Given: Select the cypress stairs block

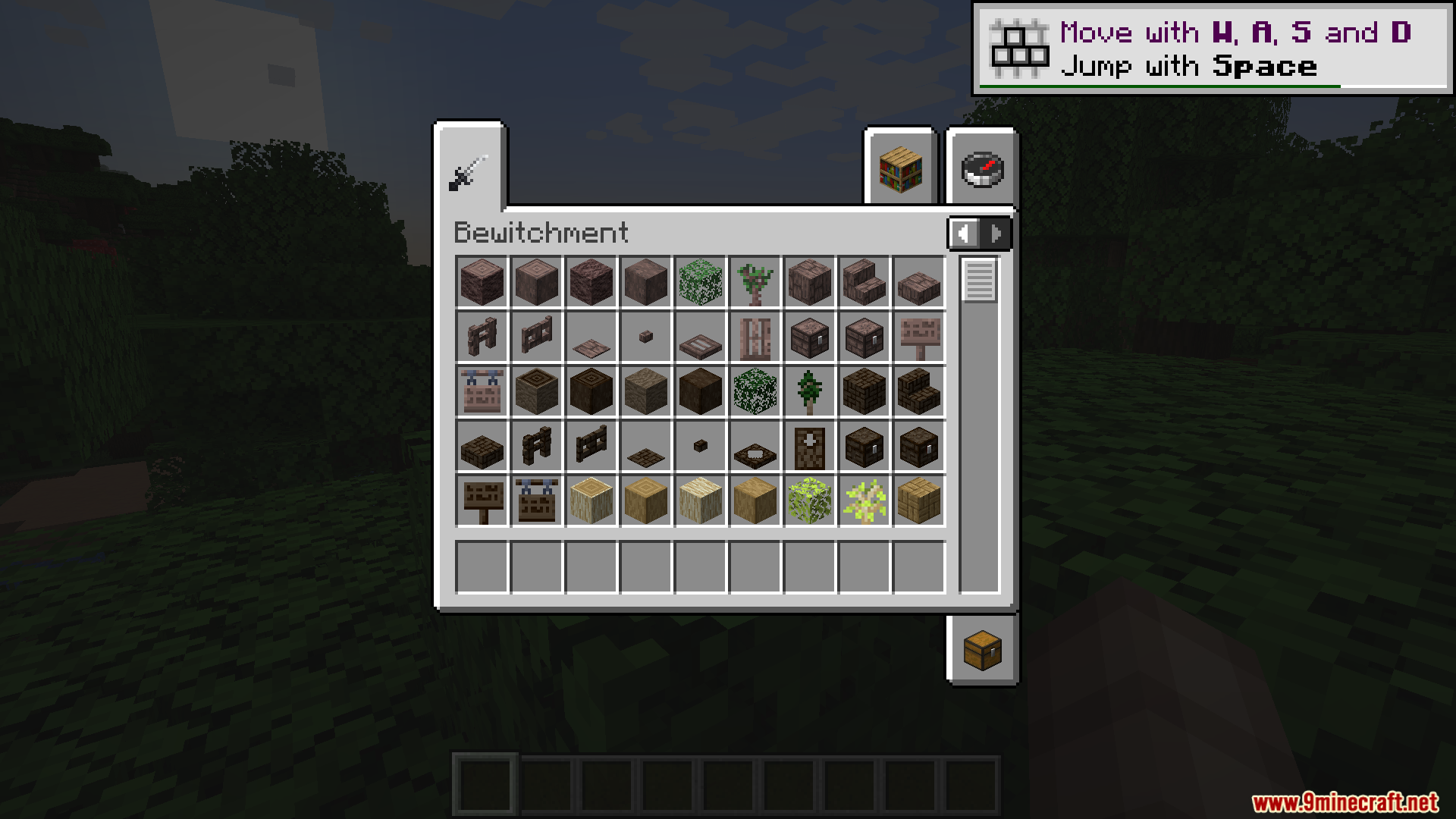Looking at the screenshot, I should coord(864,281).
